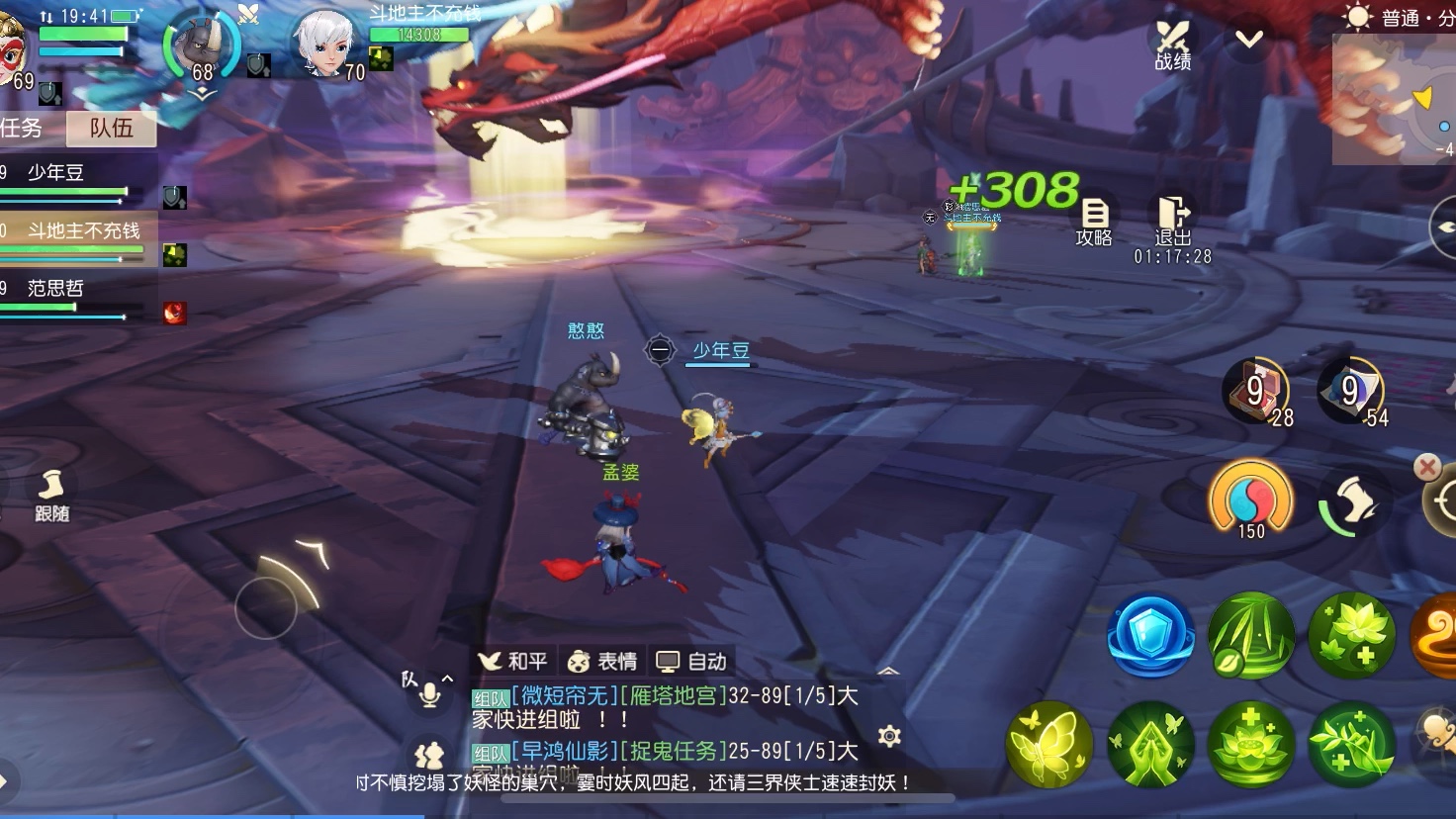Cast the green bamboo leaf skill
This screenshot has height=819, width=1456.
(x=1250, y=634)
